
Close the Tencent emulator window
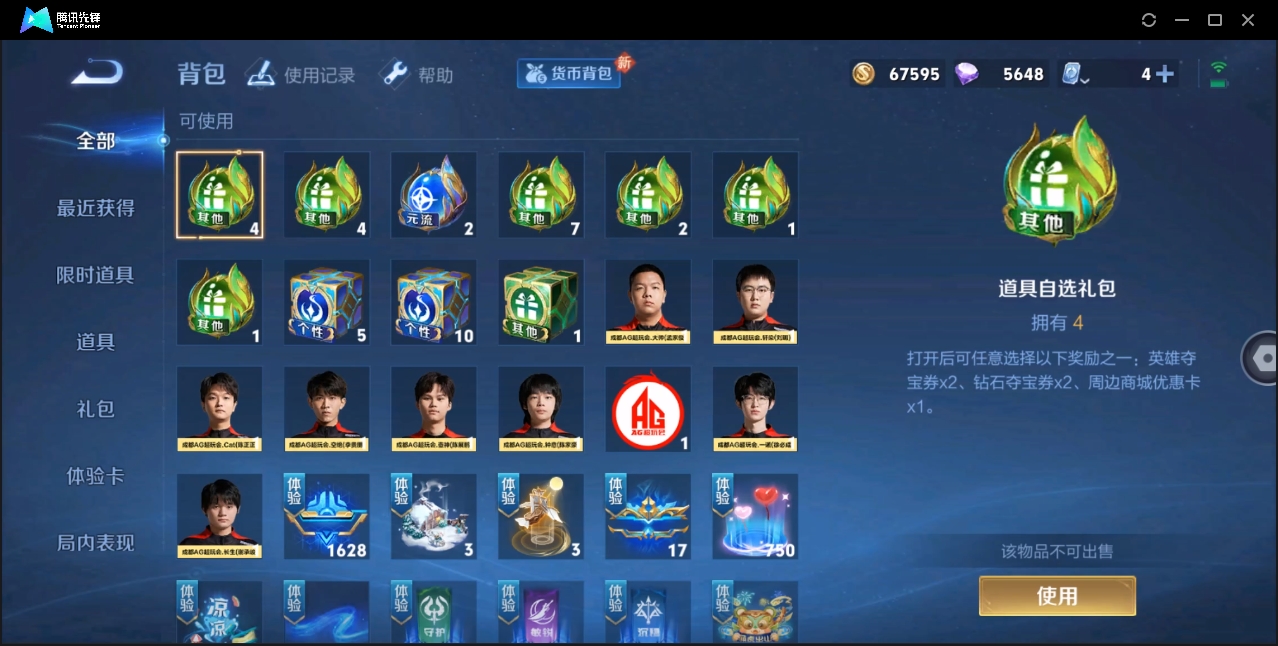coord(1248,20)
